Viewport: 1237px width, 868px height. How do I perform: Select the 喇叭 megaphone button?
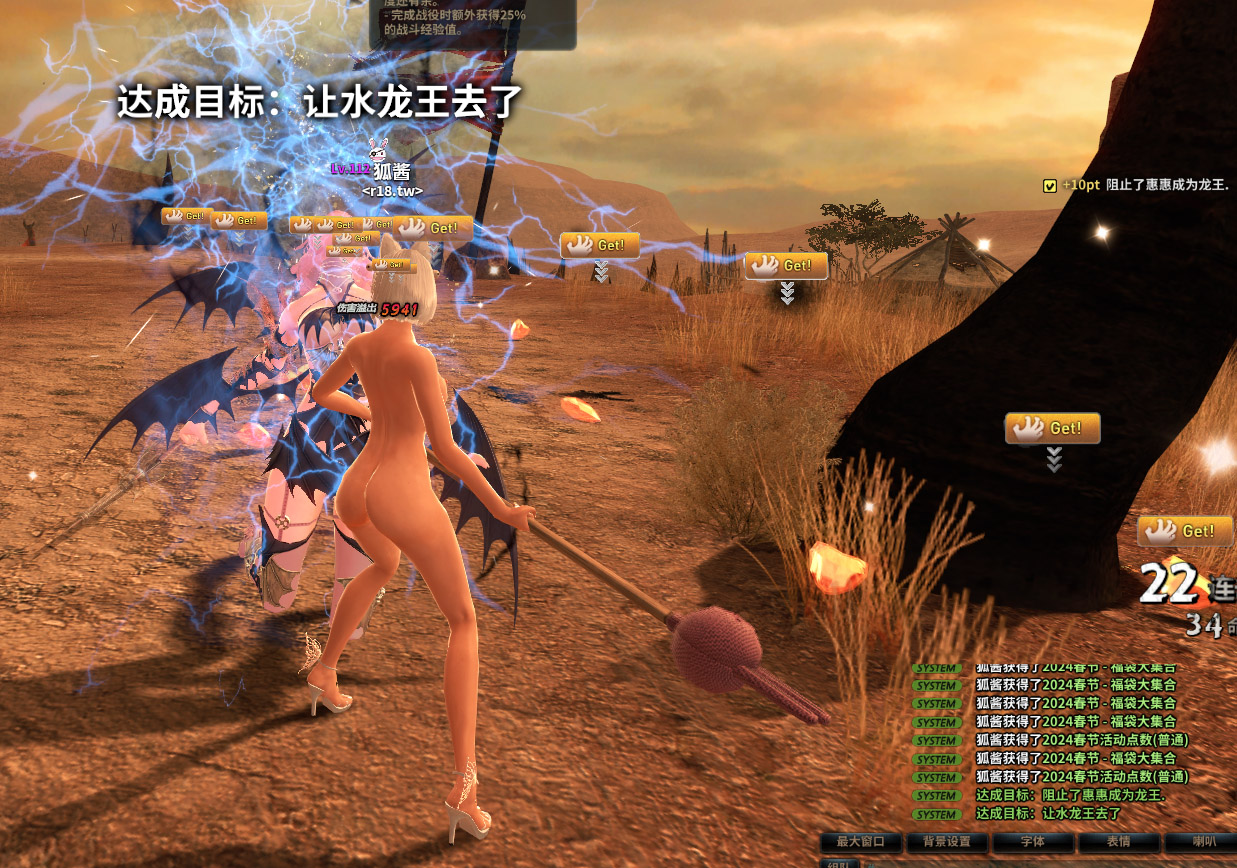point(1203,842)
